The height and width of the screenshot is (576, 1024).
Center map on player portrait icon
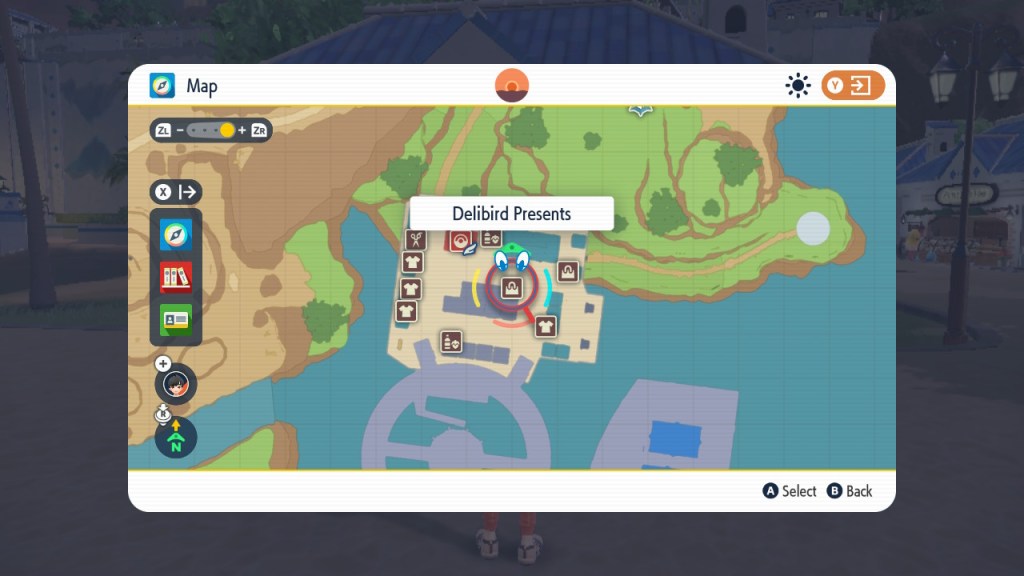(176, 384)
